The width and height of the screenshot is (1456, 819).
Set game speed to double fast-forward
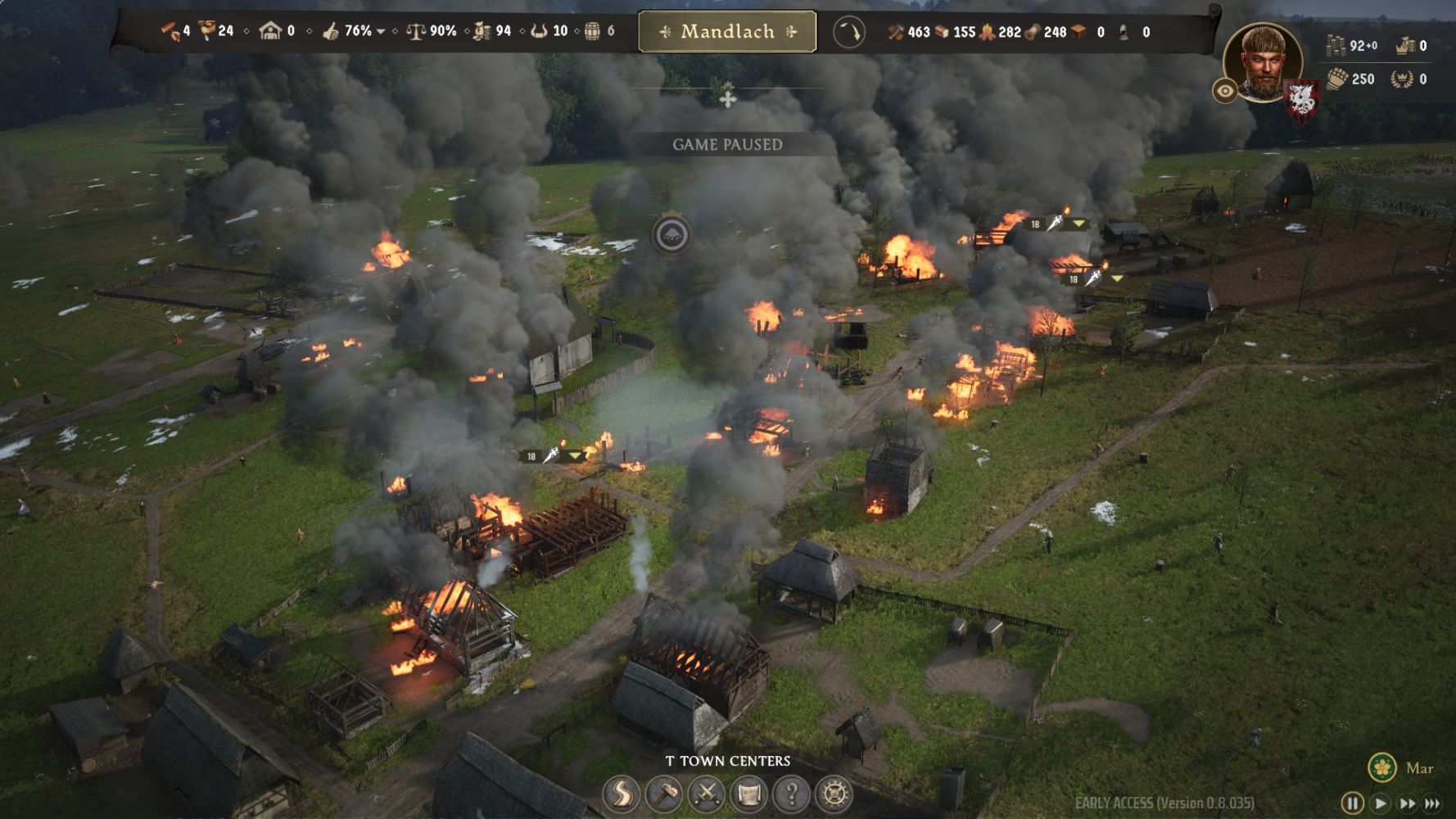pos(1407,803)
